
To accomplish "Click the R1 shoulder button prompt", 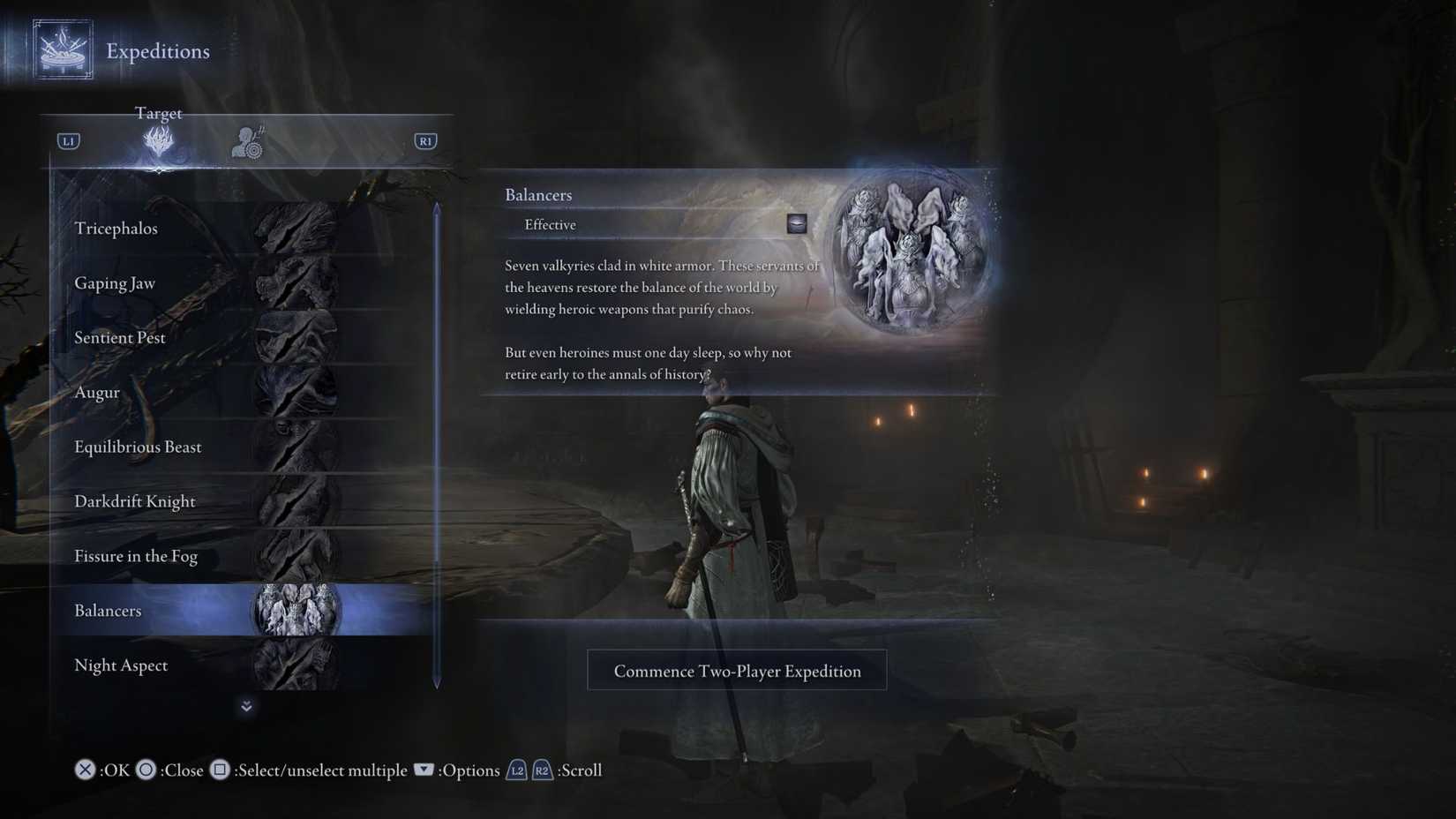I will [x=424, y=139].
